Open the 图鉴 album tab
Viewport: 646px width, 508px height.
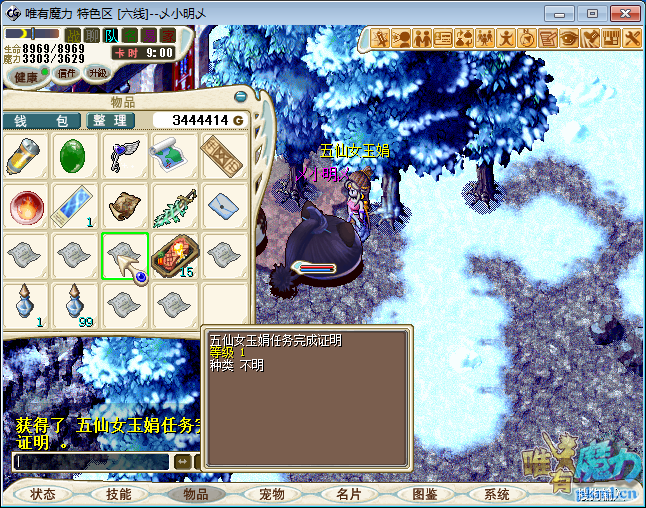pyautogui.click(x=424, y=494)
